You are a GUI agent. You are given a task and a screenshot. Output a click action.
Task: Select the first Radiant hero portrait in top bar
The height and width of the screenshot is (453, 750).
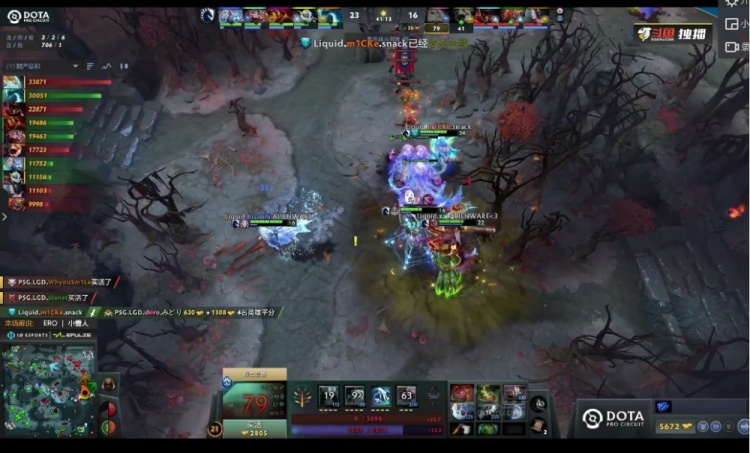pos(231,15)
